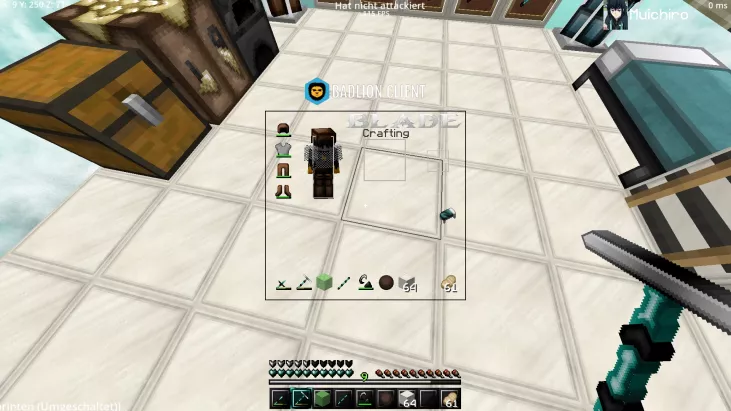Pick up the leggings from the armor column

tap(283, 170)
